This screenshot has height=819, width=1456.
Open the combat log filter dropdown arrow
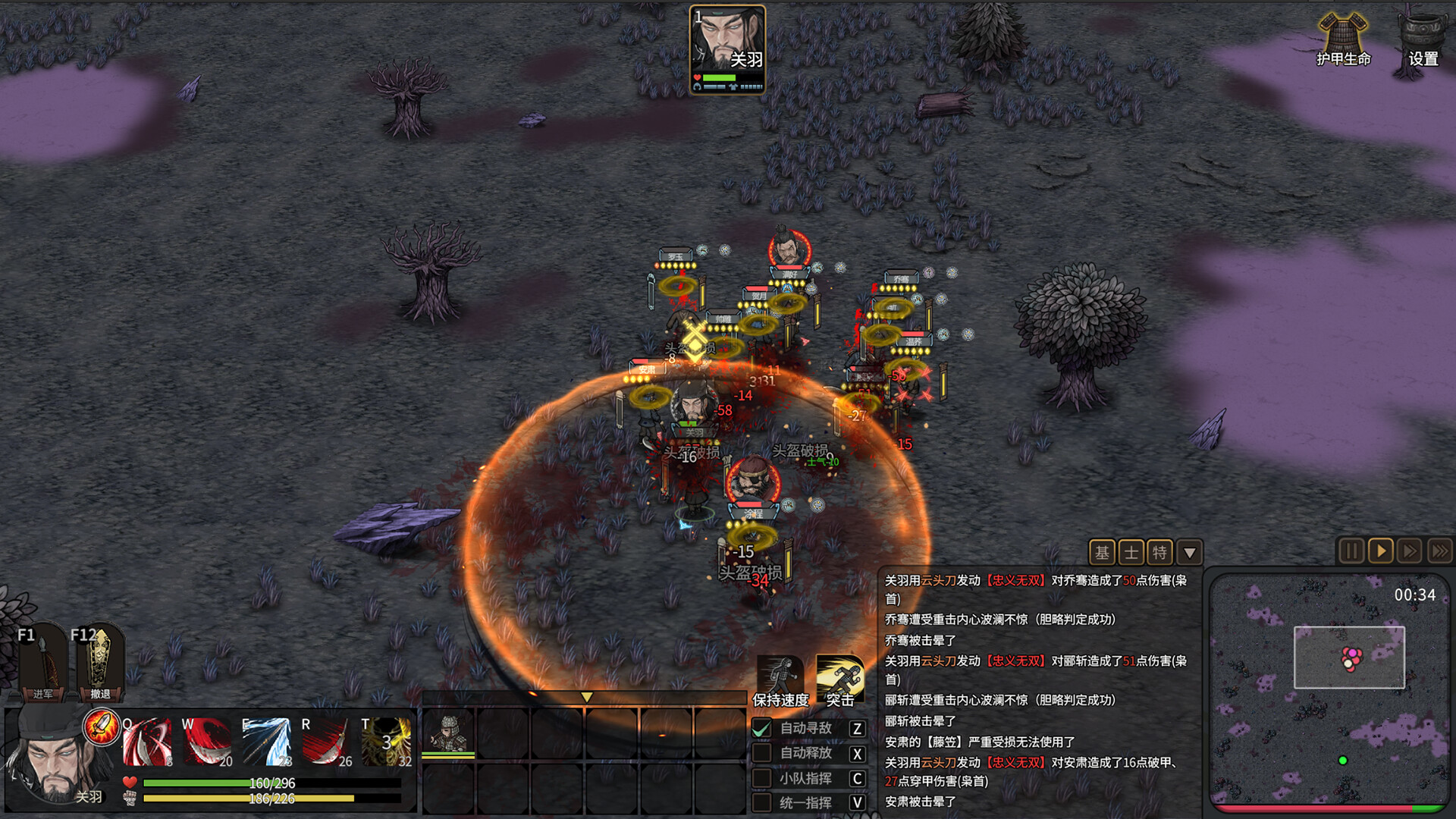1188,552
